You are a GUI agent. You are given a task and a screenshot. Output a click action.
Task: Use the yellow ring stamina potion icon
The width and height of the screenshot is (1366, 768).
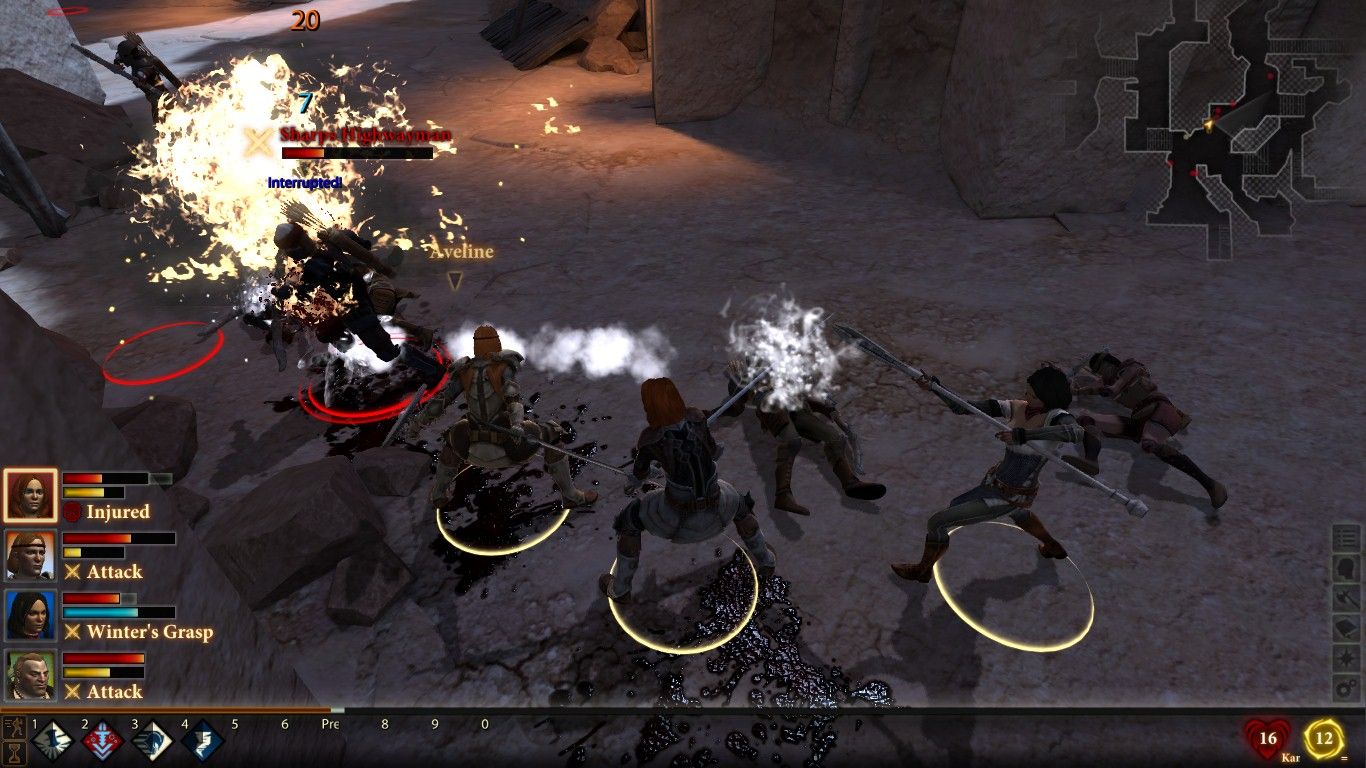pyautogui.click(x=1324, y=740)
